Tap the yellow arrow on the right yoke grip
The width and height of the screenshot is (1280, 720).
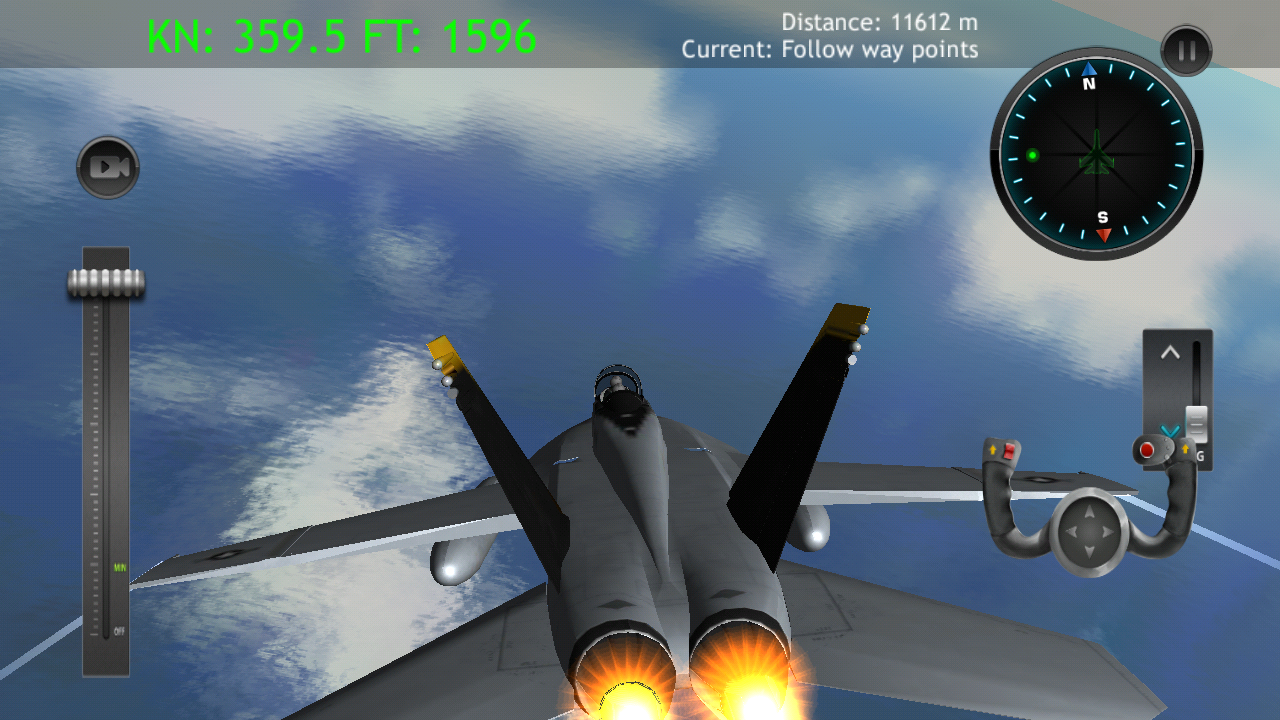1185,448
